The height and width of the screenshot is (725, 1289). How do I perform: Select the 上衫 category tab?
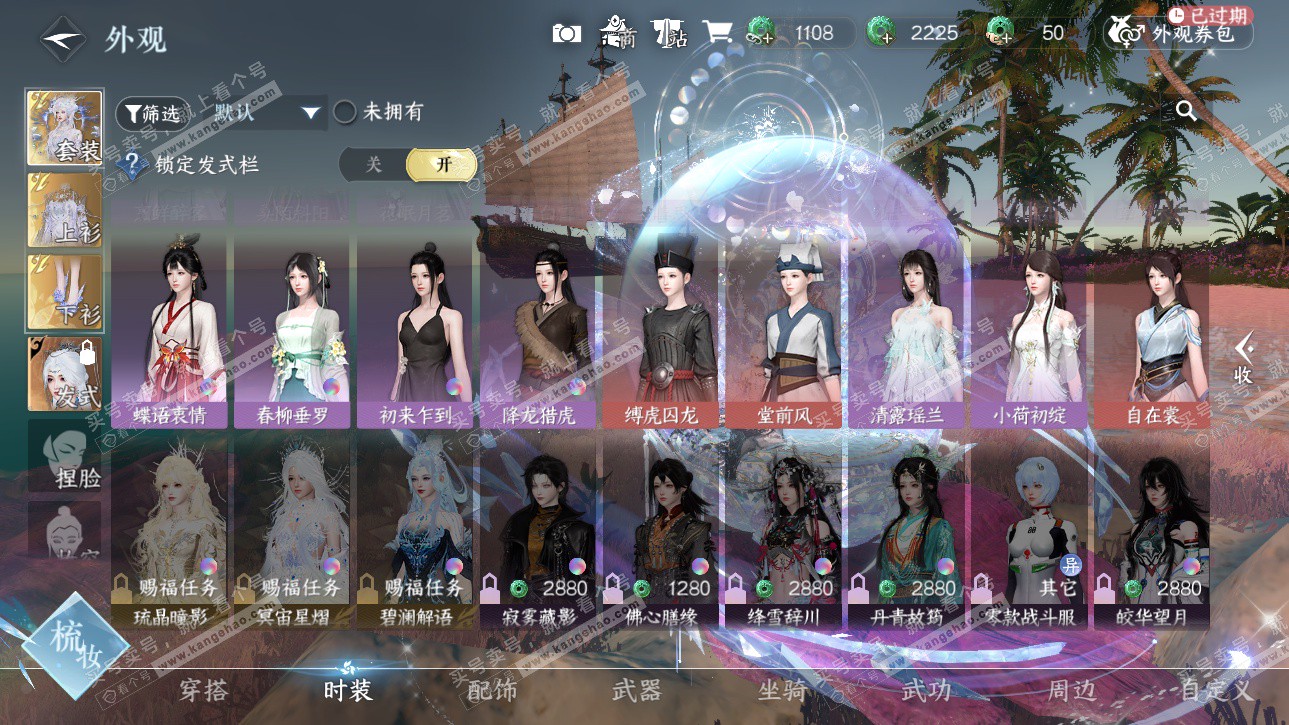65,209
